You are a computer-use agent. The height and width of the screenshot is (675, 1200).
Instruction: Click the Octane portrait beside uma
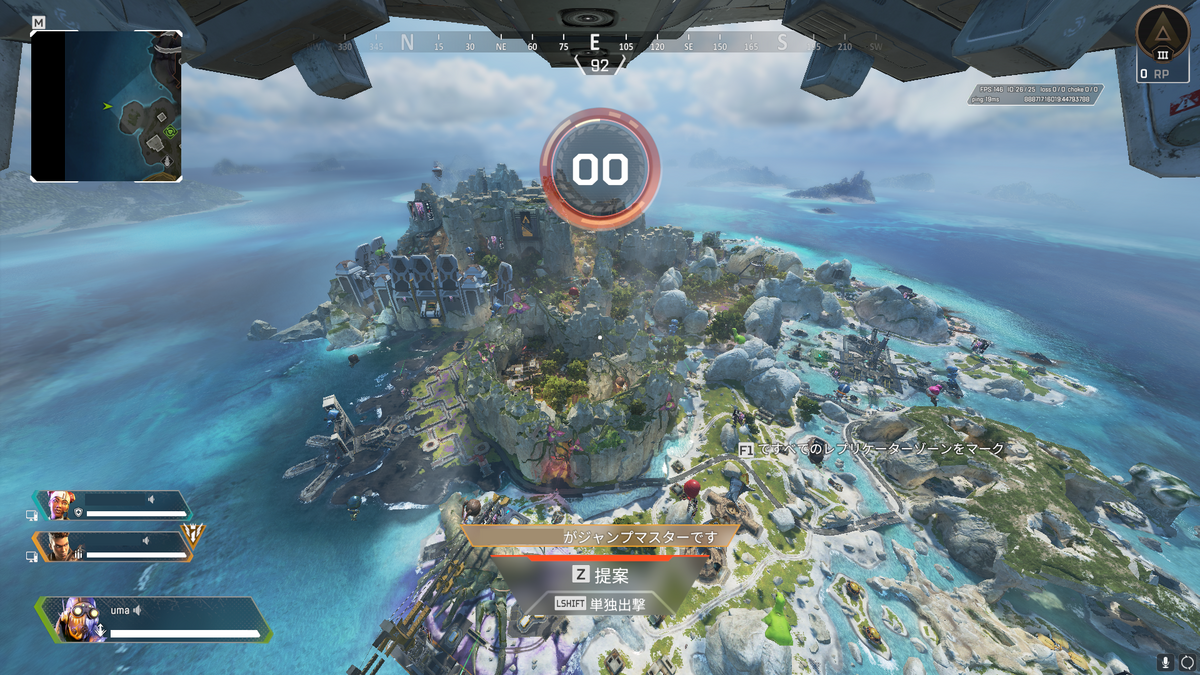click(75, 620)
